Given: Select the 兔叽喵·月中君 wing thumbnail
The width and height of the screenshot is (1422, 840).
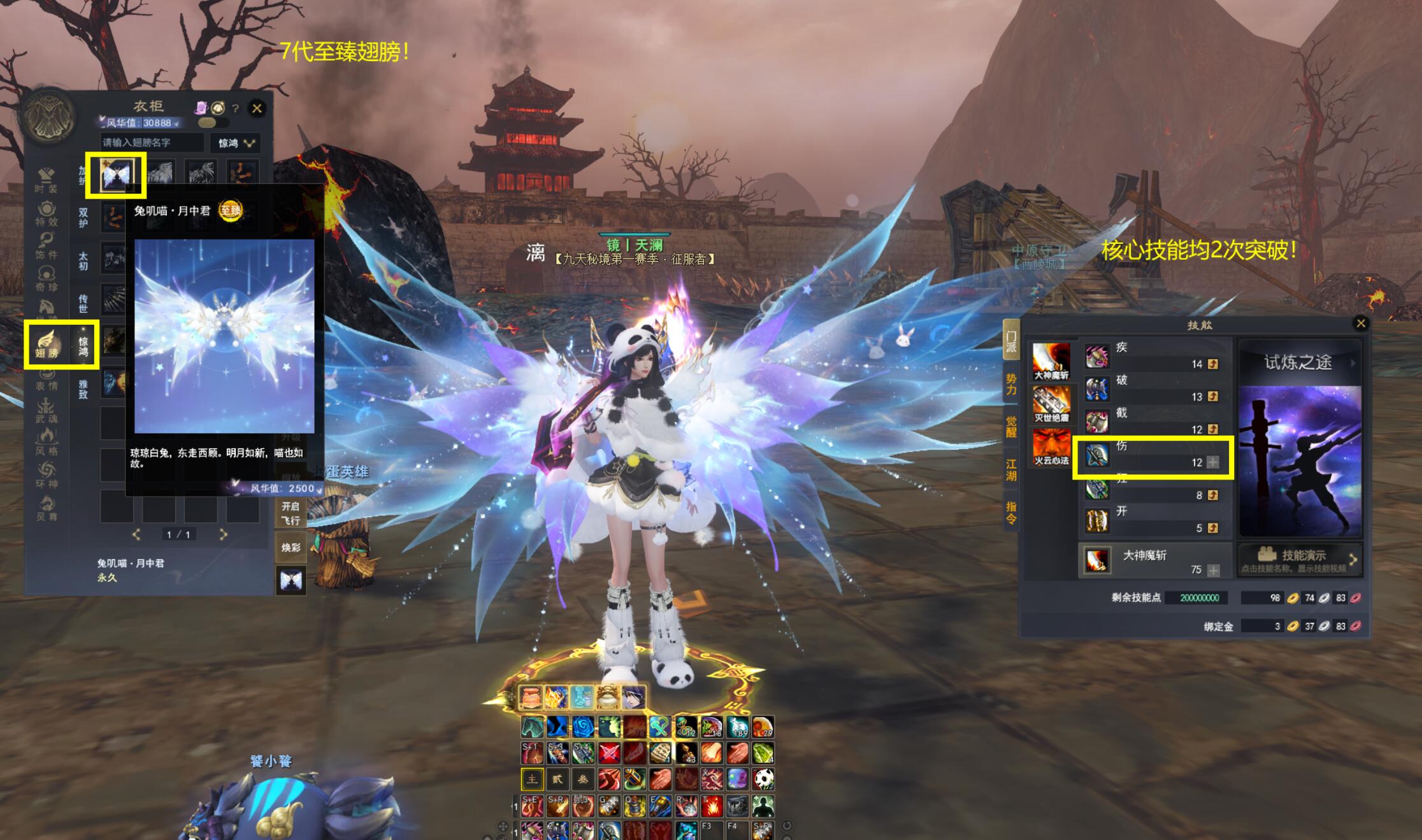Looking at the screenshot, I should click(116, 174).
